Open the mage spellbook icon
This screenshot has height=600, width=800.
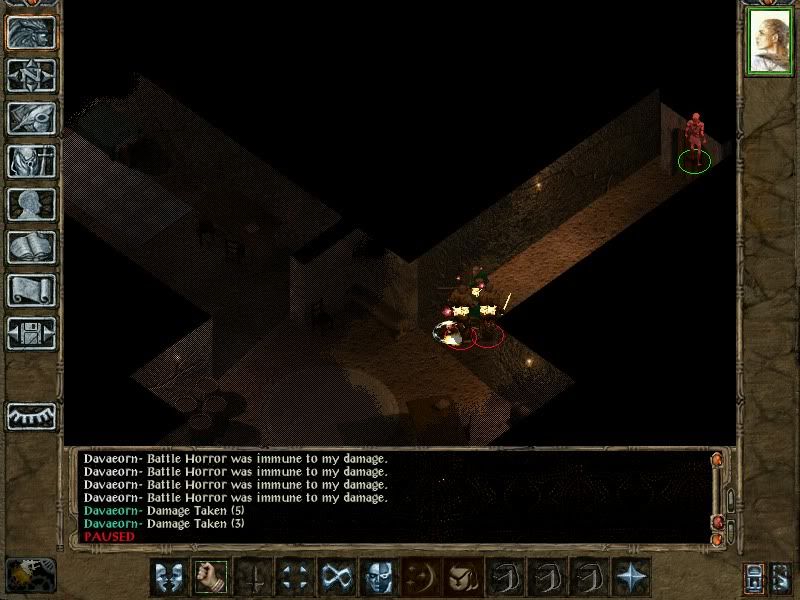pyautogui.click(x=31, y=247)
